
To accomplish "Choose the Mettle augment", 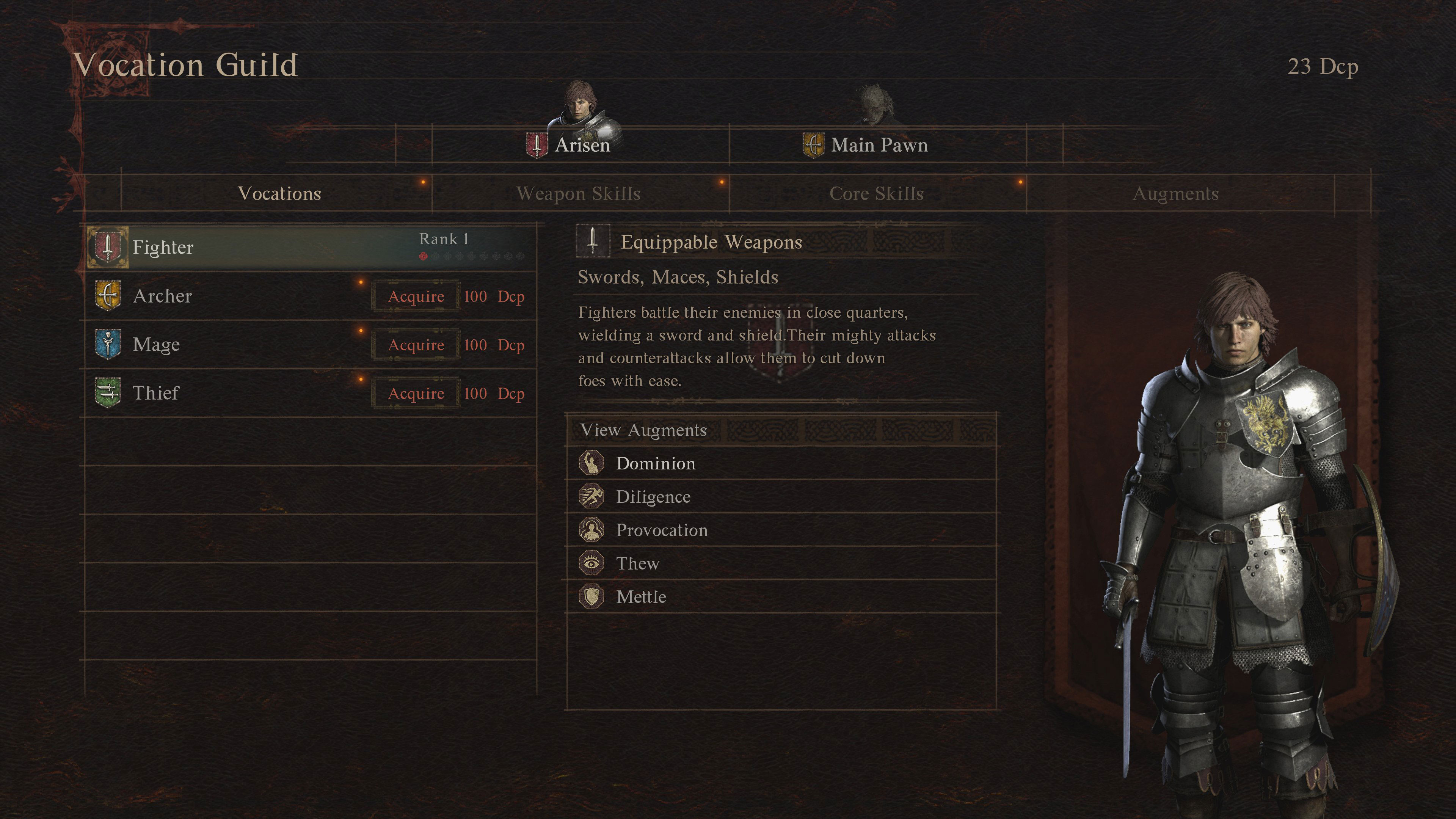I will (641, 598).
